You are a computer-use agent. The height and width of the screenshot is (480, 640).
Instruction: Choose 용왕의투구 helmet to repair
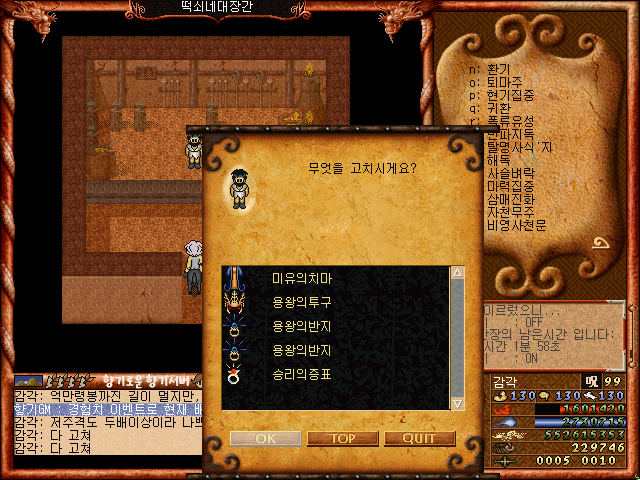click(x=301, y=301)
